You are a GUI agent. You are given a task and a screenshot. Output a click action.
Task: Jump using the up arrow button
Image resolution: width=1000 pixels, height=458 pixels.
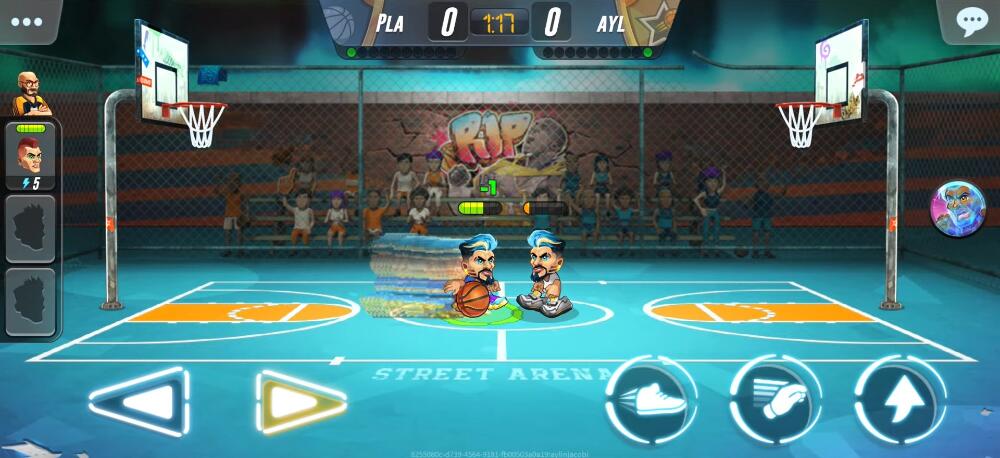900,399
